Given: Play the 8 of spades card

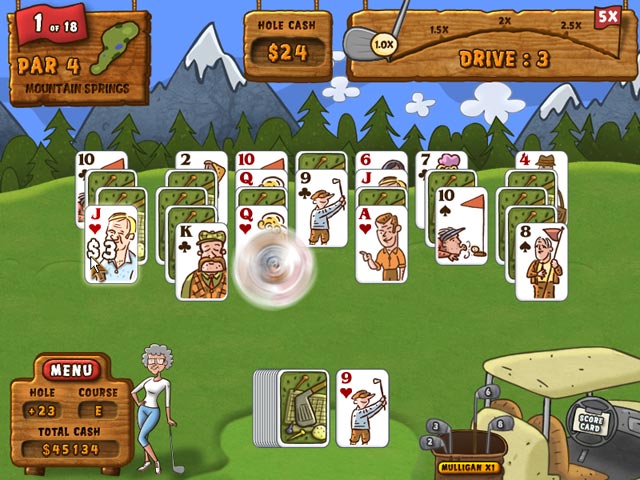Looking at the screenshot, I should click(540, 262).
